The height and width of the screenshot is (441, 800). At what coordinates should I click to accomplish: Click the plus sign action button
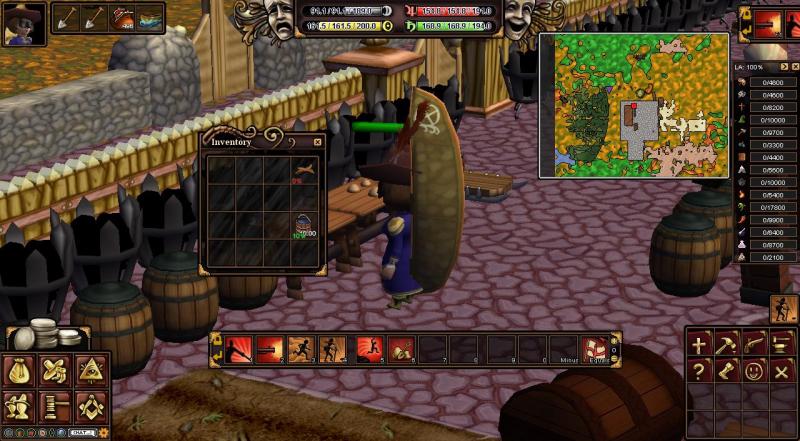(700, 344)
